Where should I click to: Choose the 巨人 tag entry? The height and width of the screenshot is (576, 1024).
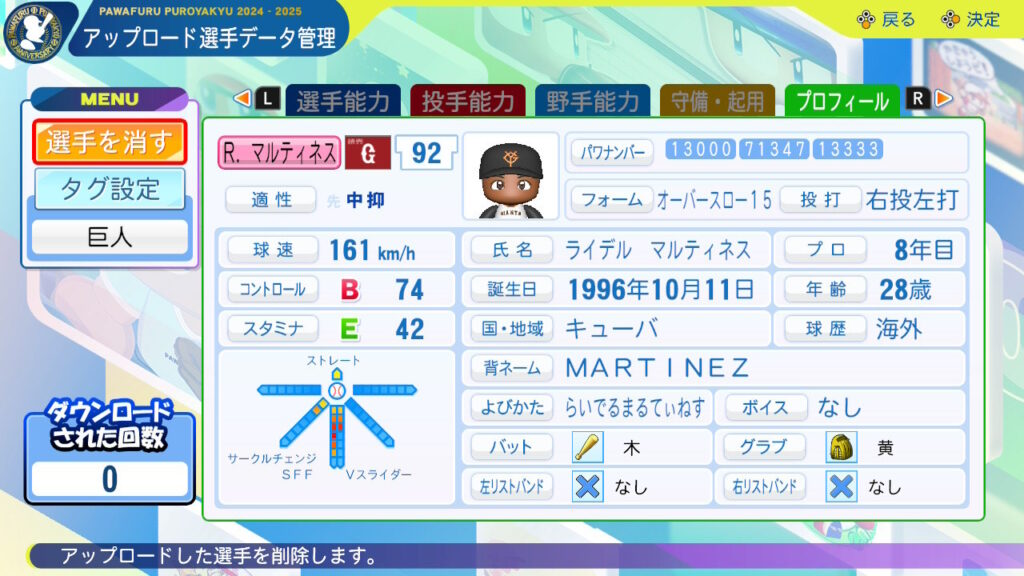click(x=109, y=237)
